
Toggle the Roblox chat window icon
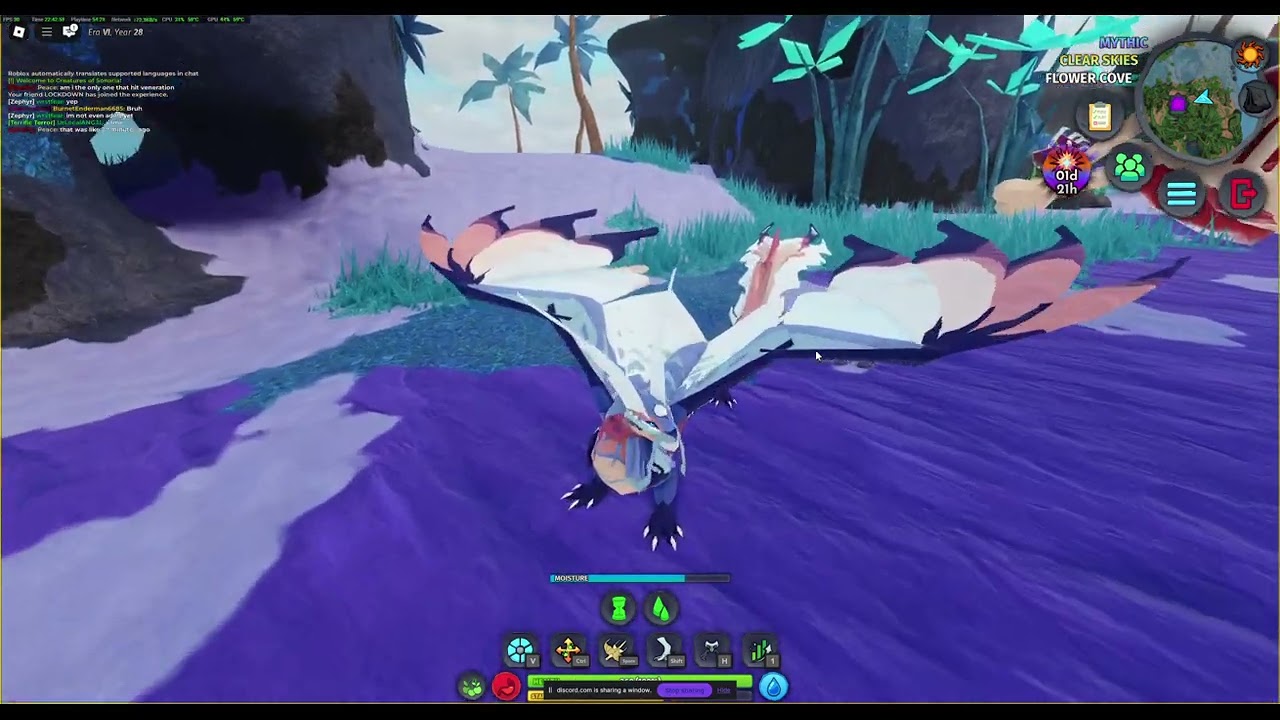tap(70, 32)
